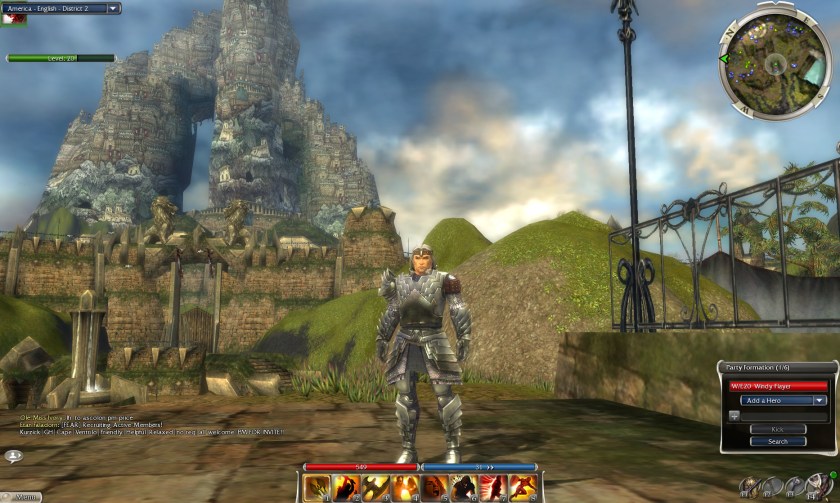Click the guild emblem icon under district selector

(14, 20)
